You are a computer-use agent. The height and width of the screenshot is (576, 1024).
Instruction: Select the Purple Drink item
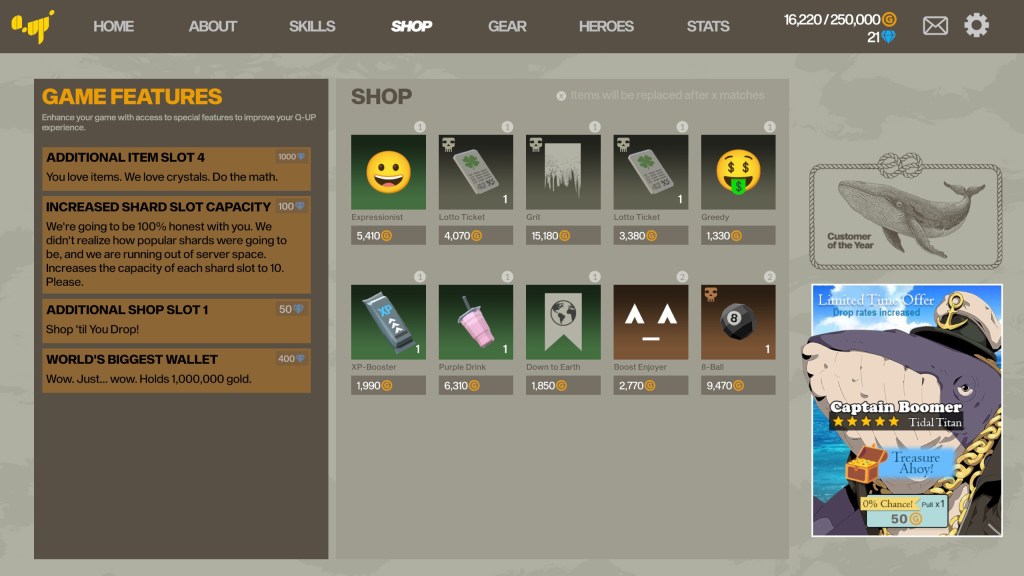(476, 322)
